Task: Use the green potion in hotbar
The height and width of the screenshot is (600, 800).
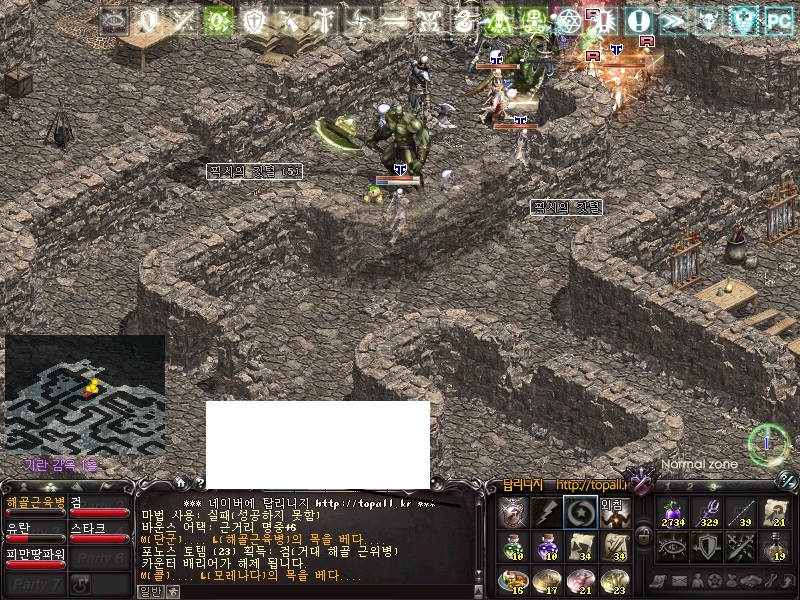Action: [513, 546]
